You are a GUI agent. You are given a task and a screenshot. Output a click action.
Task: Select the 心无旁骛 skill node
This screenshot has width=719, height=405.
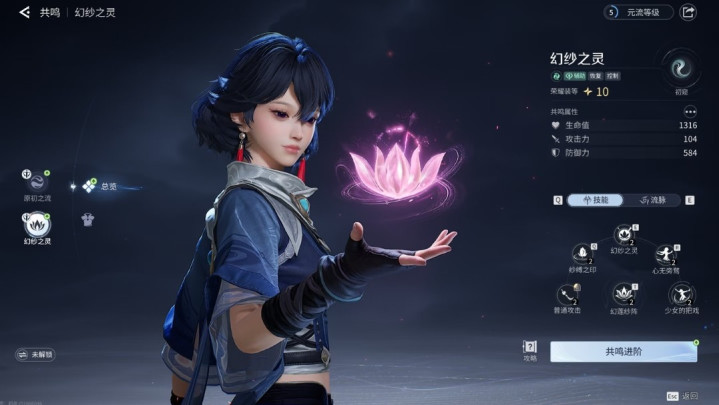coord(666,254)
